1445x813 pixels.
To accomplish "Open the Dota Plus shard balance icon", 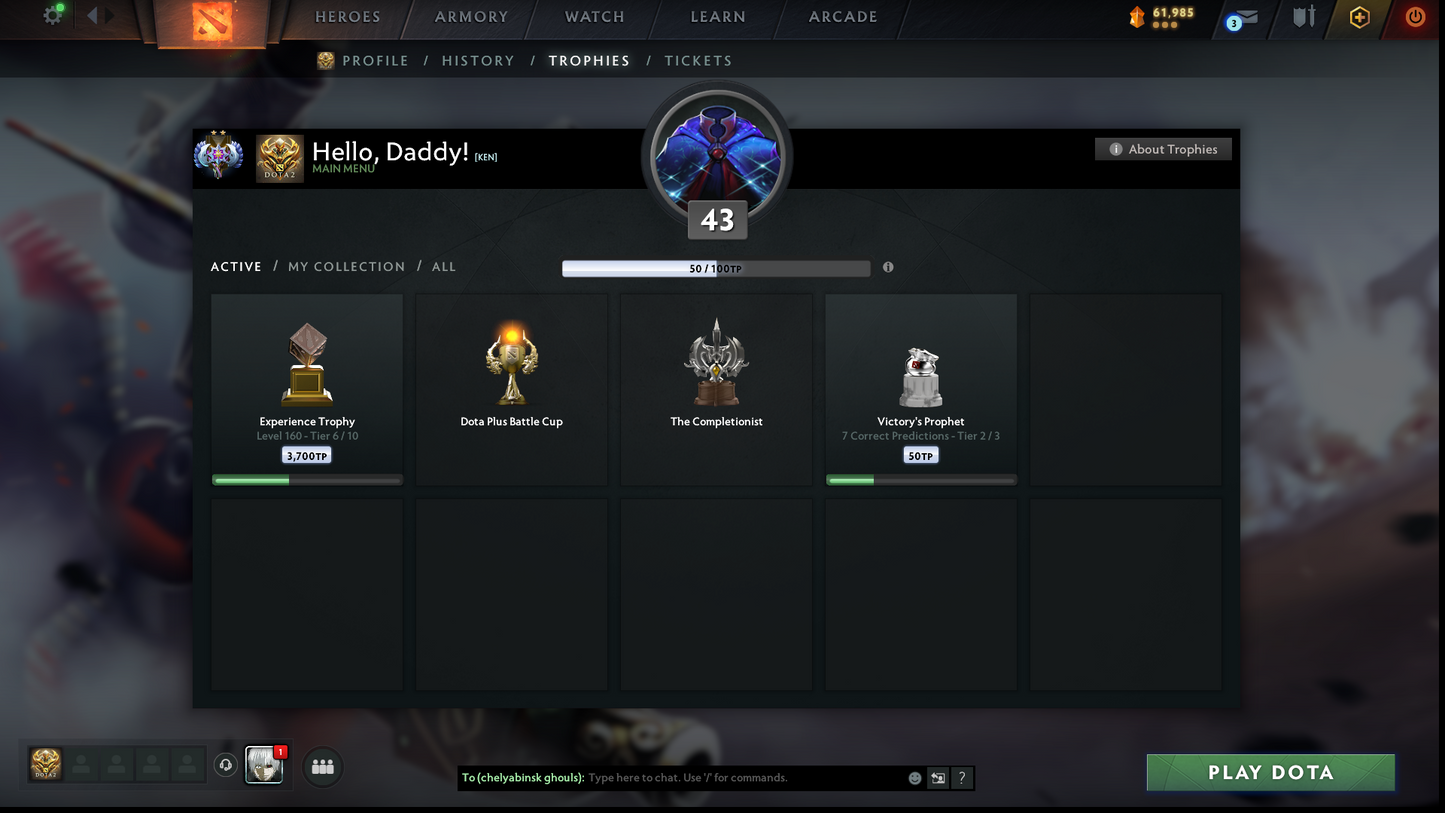I will coord(1136,17).
